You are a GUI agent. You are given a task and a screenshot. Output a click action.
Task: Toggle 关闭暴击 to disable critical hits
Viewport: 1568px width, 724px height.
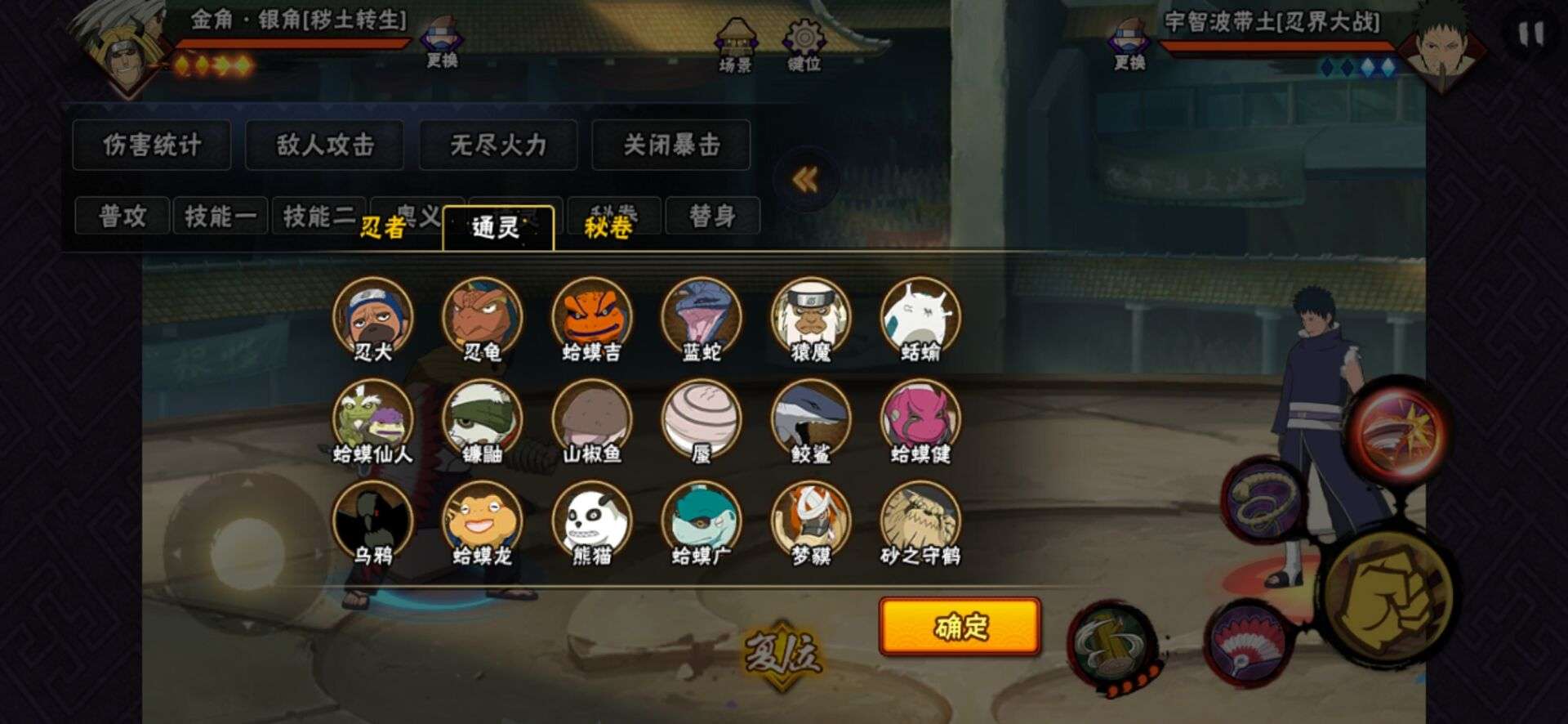click(x=671, y=144)
